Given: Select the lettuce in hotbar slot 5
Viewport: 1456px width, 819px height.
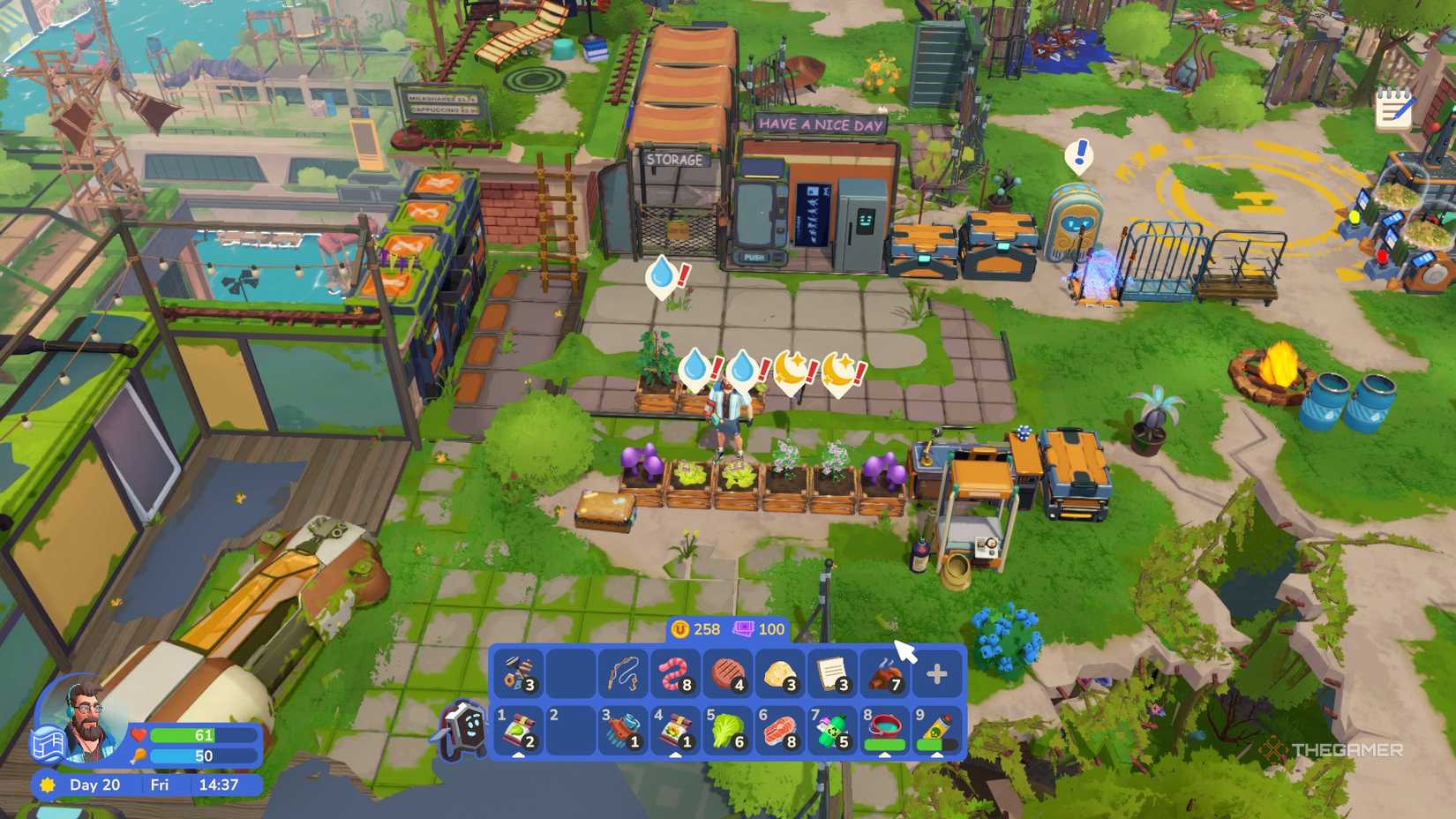Looking at the screenshot, I should [725, 728].
